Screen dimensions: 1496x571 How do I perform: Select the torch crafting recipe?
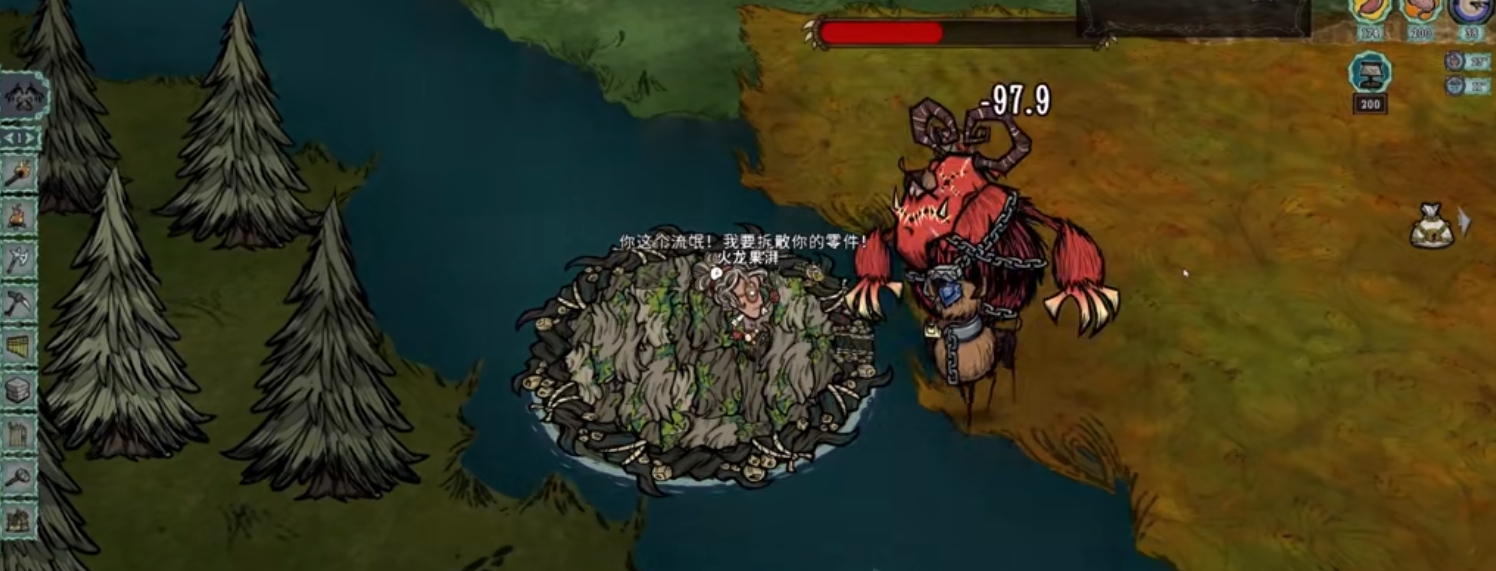[x=19, y=174]
